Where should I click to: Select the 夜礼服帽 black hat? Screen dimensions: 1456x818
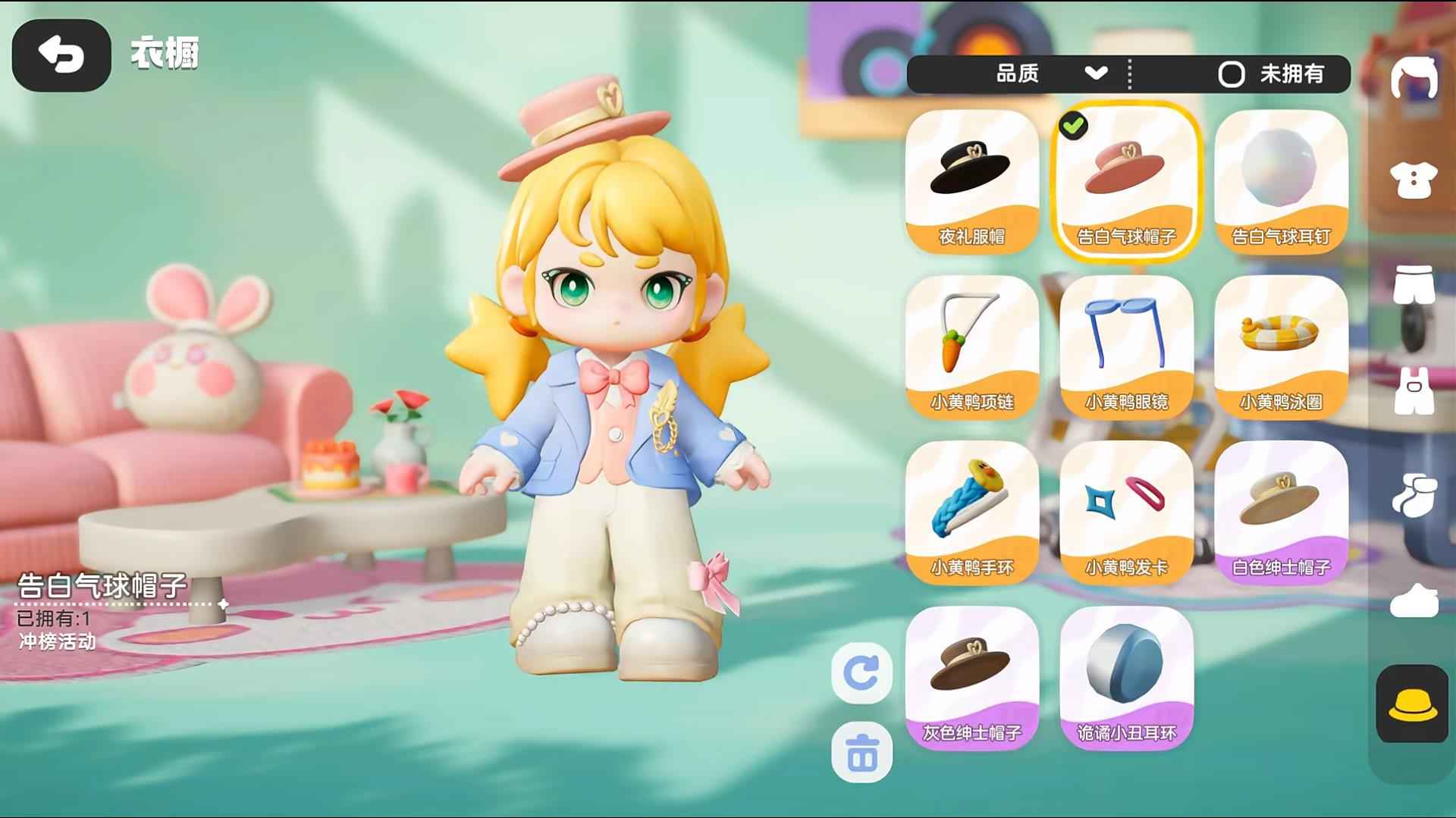[971, 180]
